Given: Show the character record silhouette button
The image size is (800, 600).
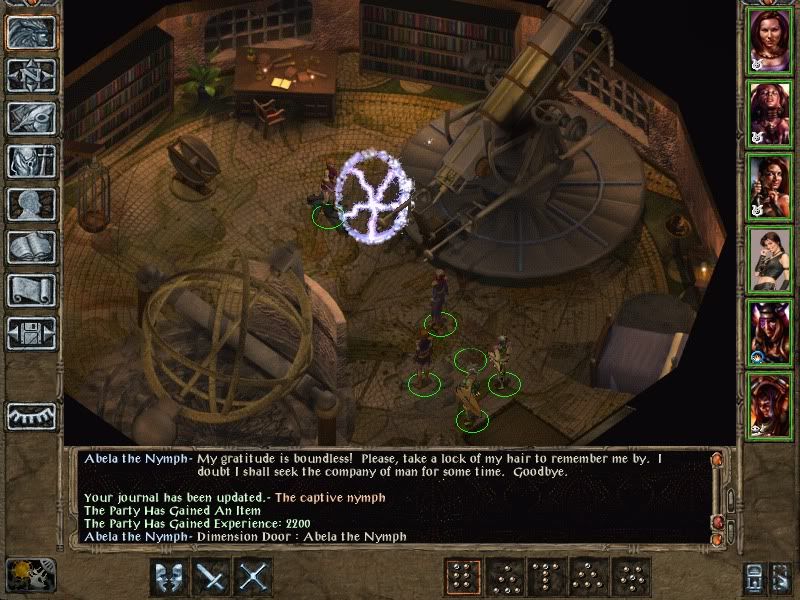Looking at the screenshot, I should tap(31, 204).
